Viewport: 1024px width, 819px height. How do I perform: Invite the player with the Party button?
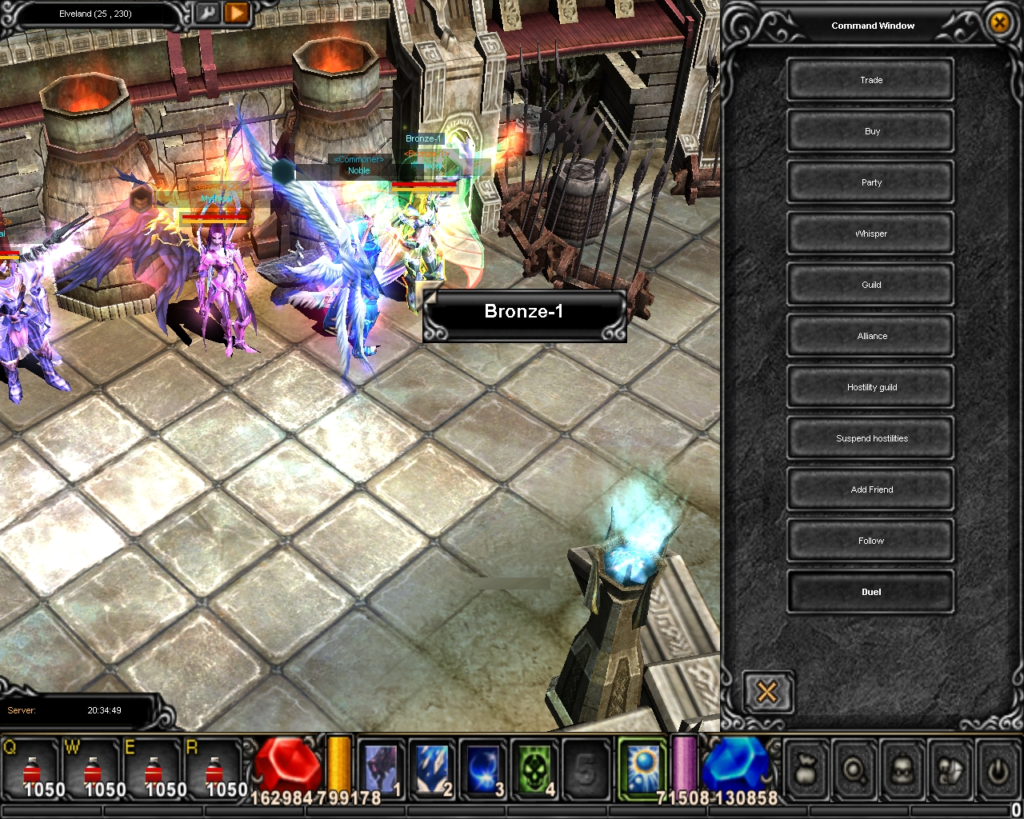pyautogui.click(x=870, y=182)
